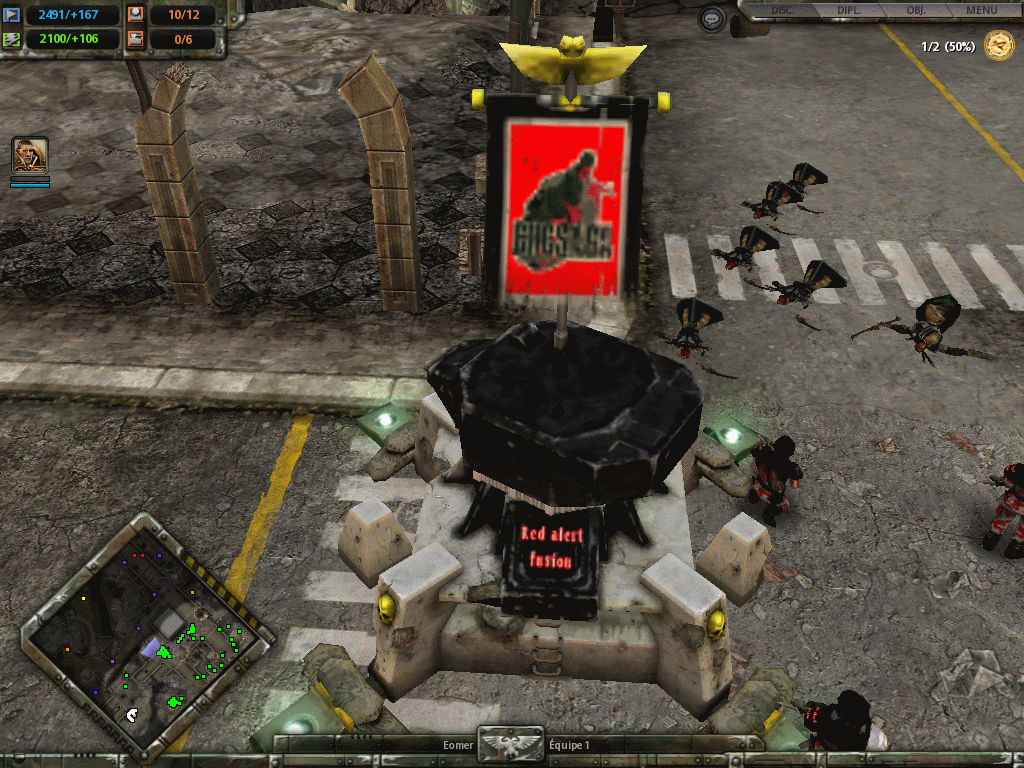
Task: Open the MENU tab
Action: click(981, 10)
